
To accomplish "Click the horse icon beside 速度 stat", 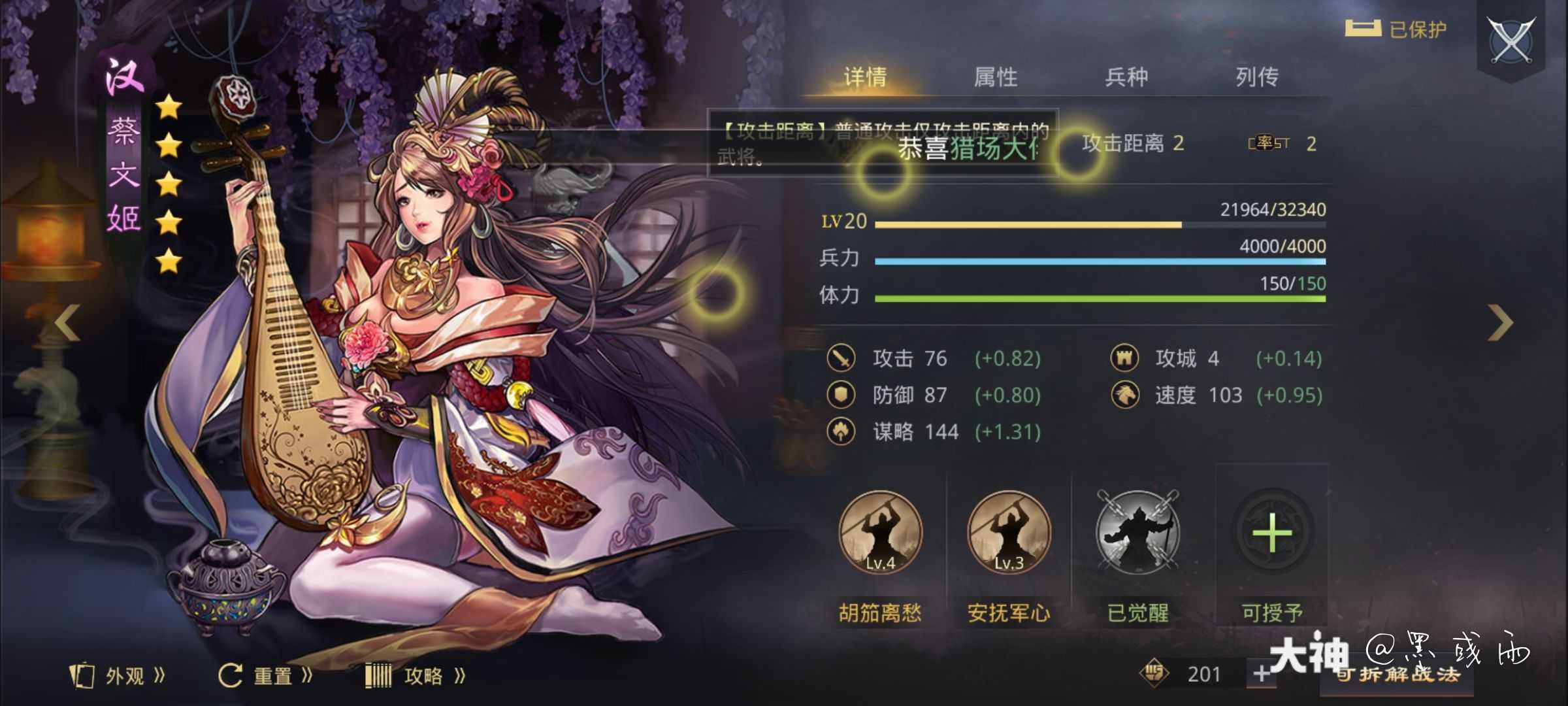I will click(1124, 395).
